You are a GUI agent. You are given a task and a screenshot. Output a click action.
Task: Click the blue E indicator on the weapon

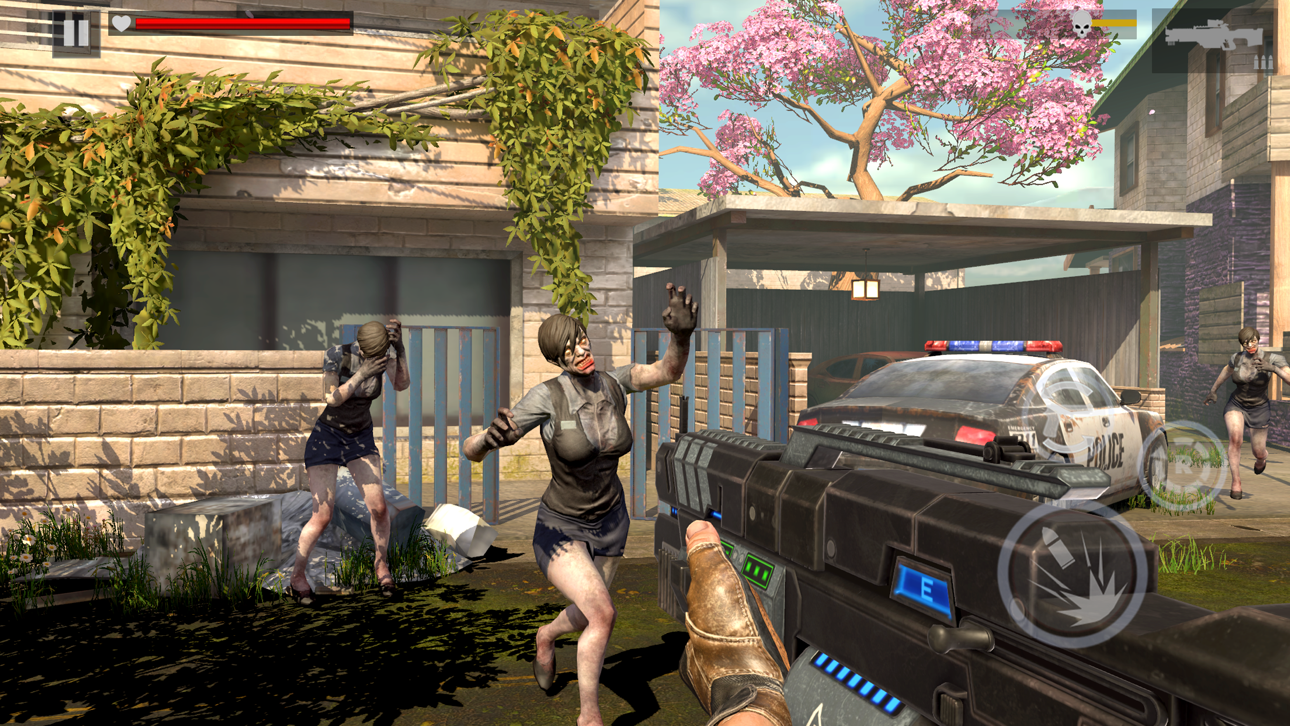click(925, 589)
